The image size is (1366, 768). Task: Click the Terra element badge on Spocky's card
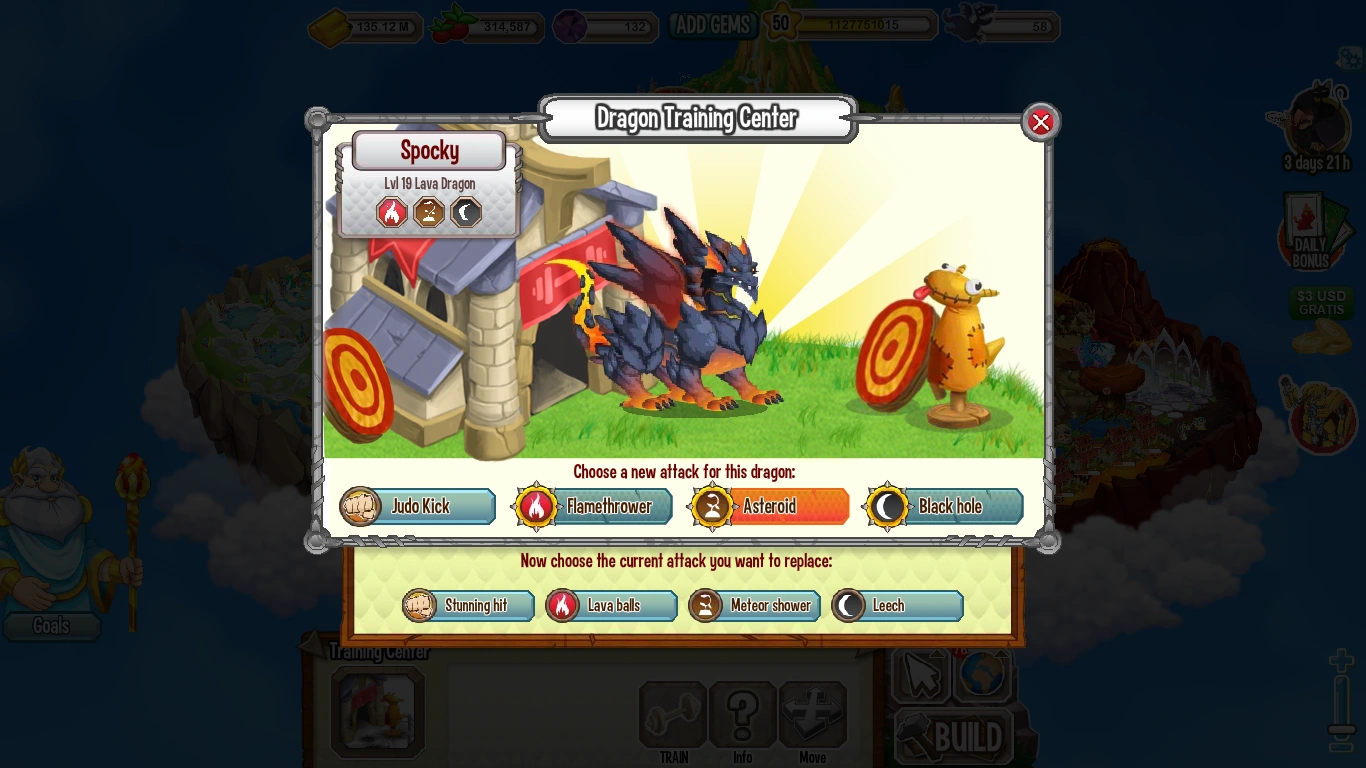[x=428, y=212]
